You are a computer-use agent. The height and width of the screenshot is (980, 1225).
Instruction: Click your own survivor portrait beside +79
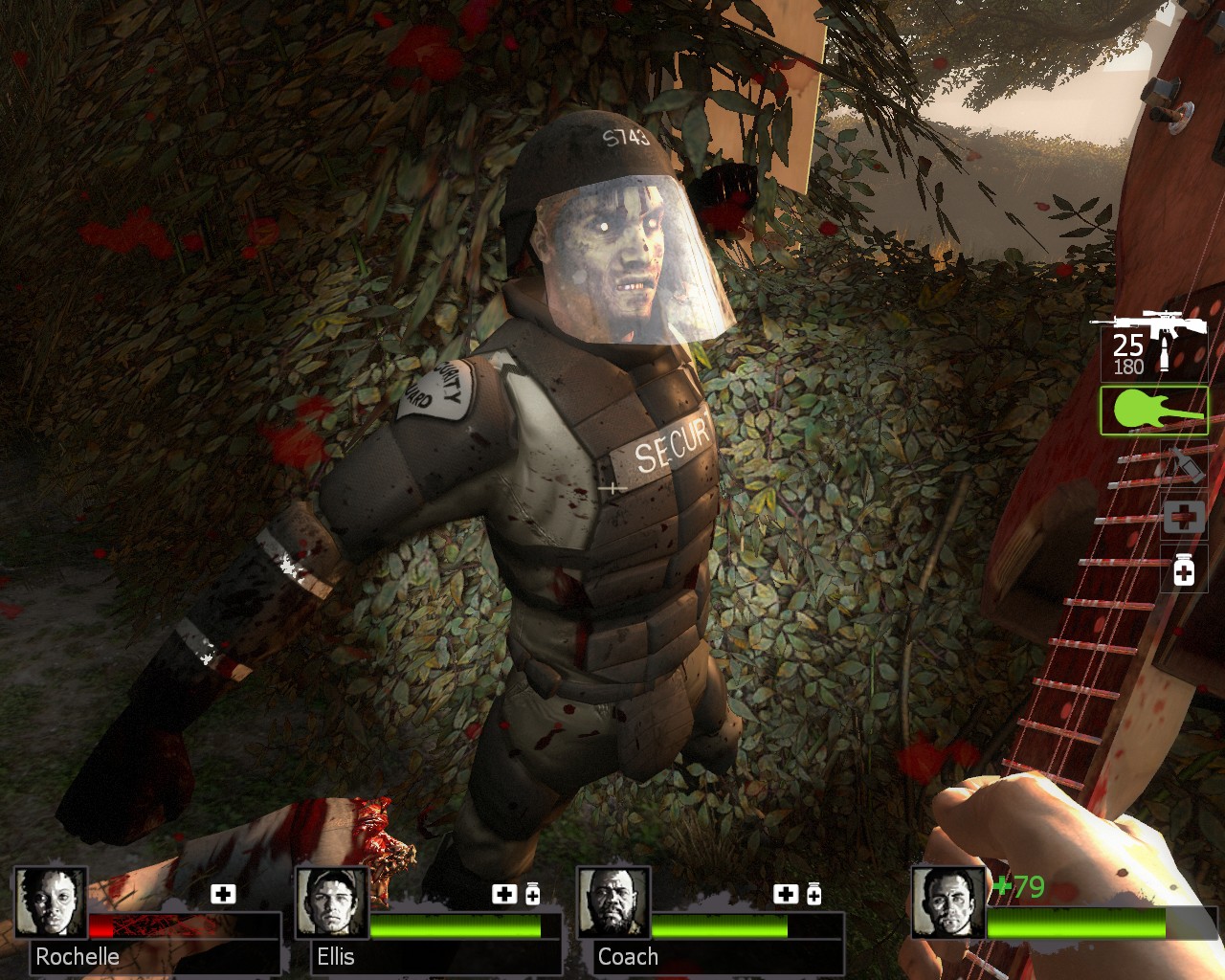(x=947, y=902)
